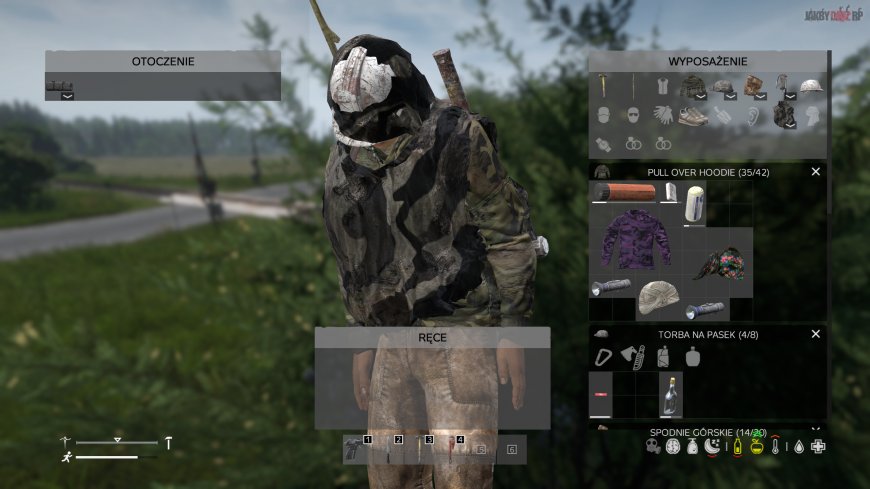
Task: Select the equipped backpack slot
Action: pos(782,116)
